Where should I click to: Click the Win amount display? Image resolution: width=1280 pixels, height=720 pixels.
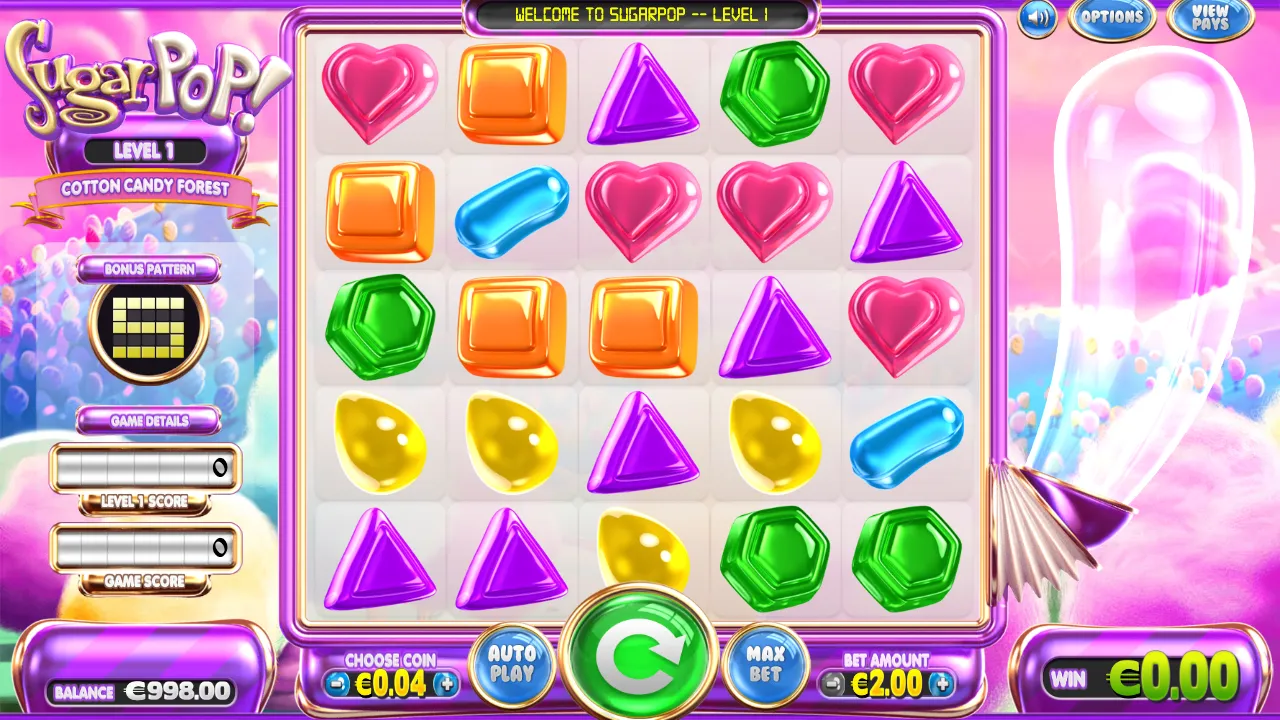[x=1140, y=678]
